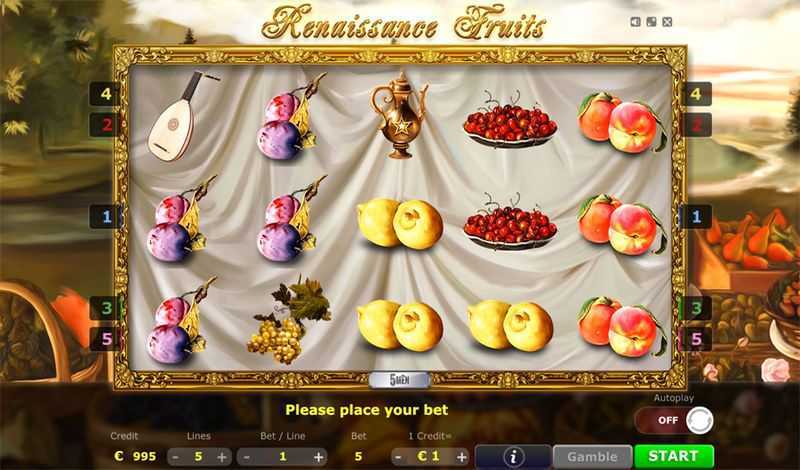The height and width of the screenshot is (470, 800).
Task: Spin the reels with the START button
Action: pos(674,456)
